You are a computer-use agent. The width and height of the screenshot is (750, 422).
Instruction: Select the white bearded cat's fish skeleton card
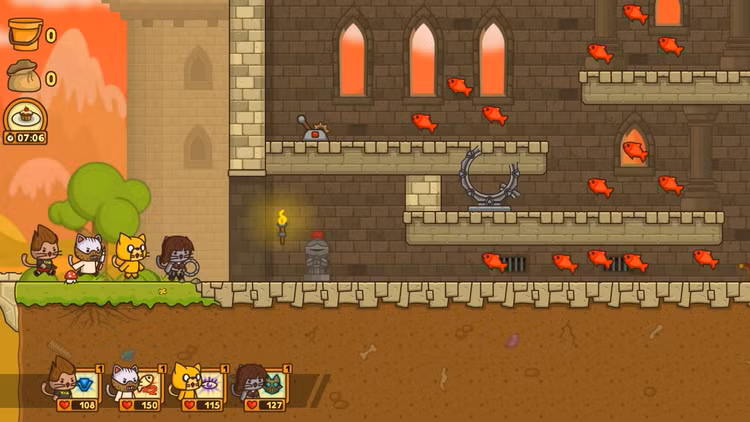[x=147, y=385]
